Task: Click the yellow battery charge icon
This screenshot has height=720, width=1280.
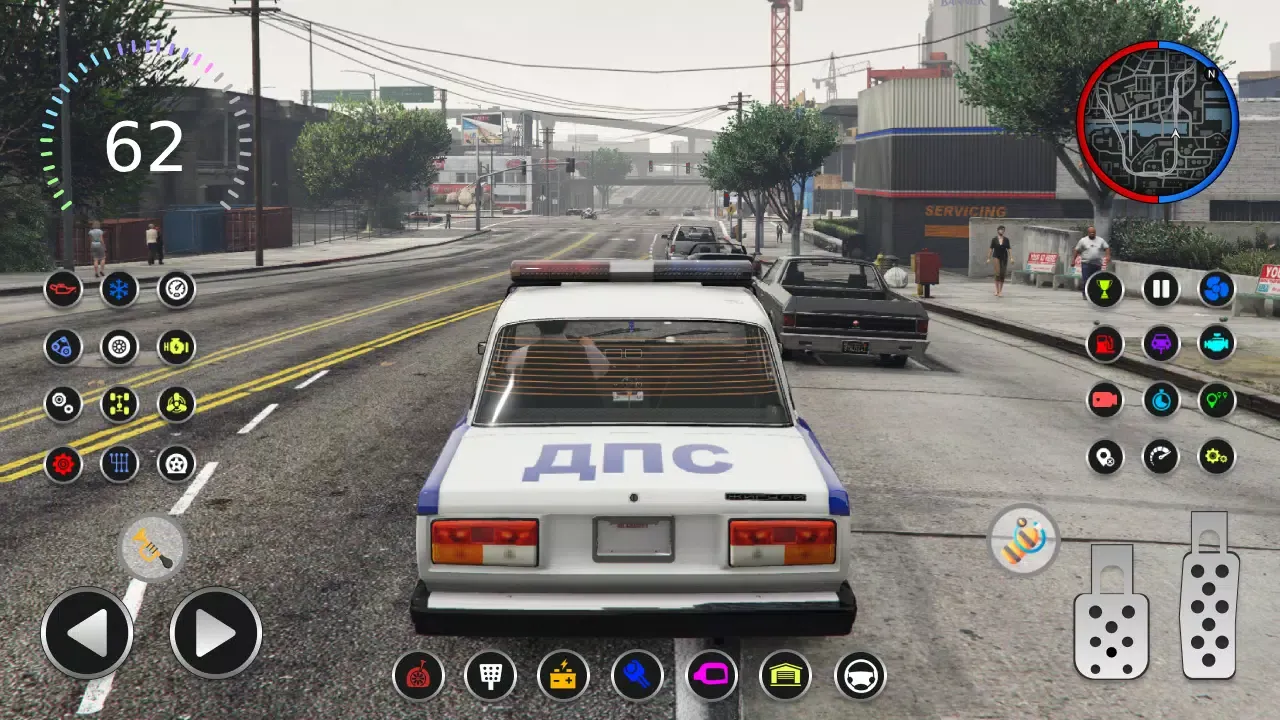Action: [563, 678]
